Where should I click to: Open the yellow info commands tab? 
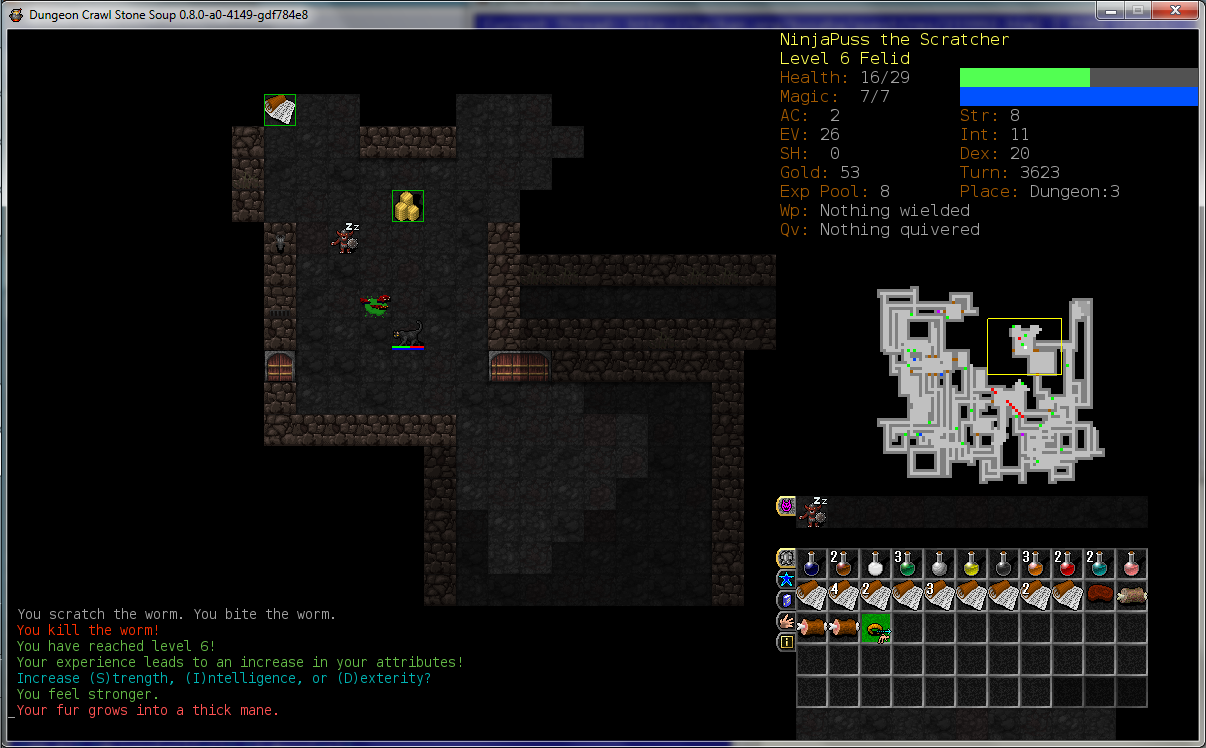tap(786, 642)
